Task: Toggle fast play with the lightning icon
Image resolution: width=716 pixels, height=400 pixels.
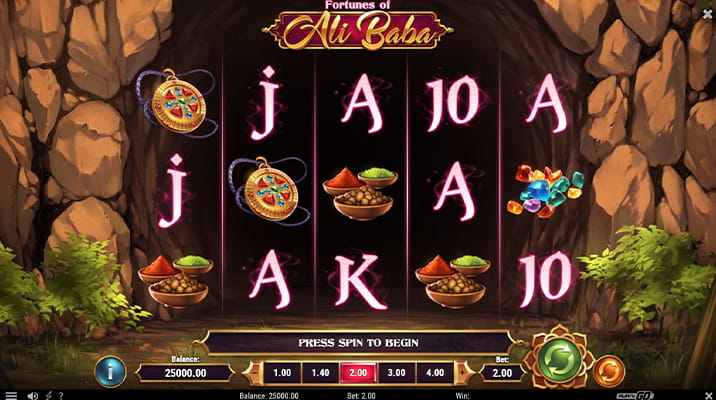Action: coord(47,395)
